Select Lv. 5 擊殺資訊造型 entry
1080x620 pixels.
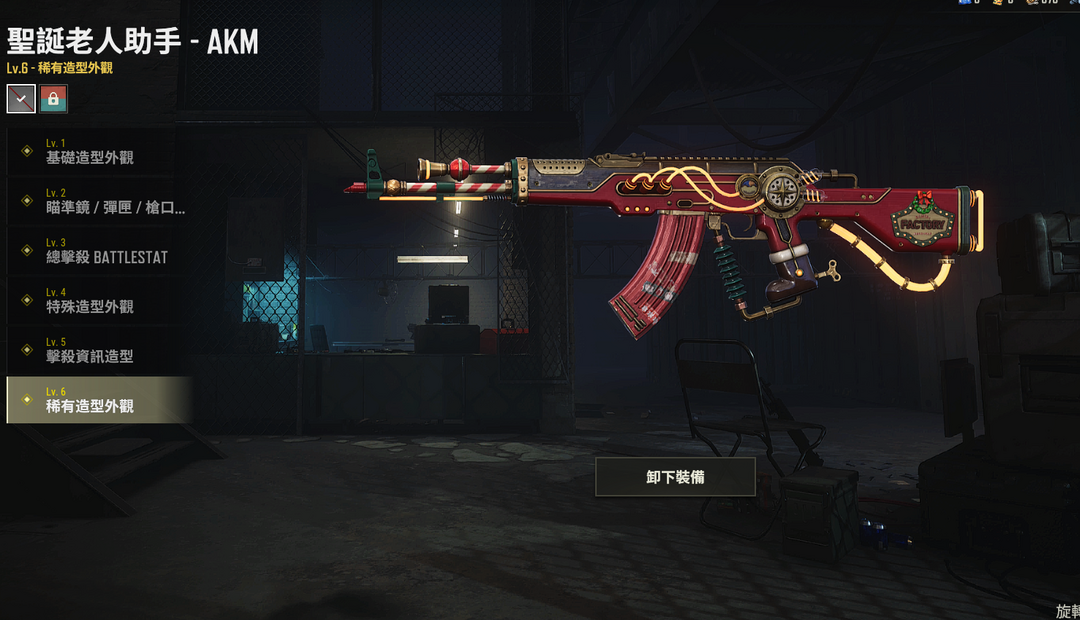(97, 350)
